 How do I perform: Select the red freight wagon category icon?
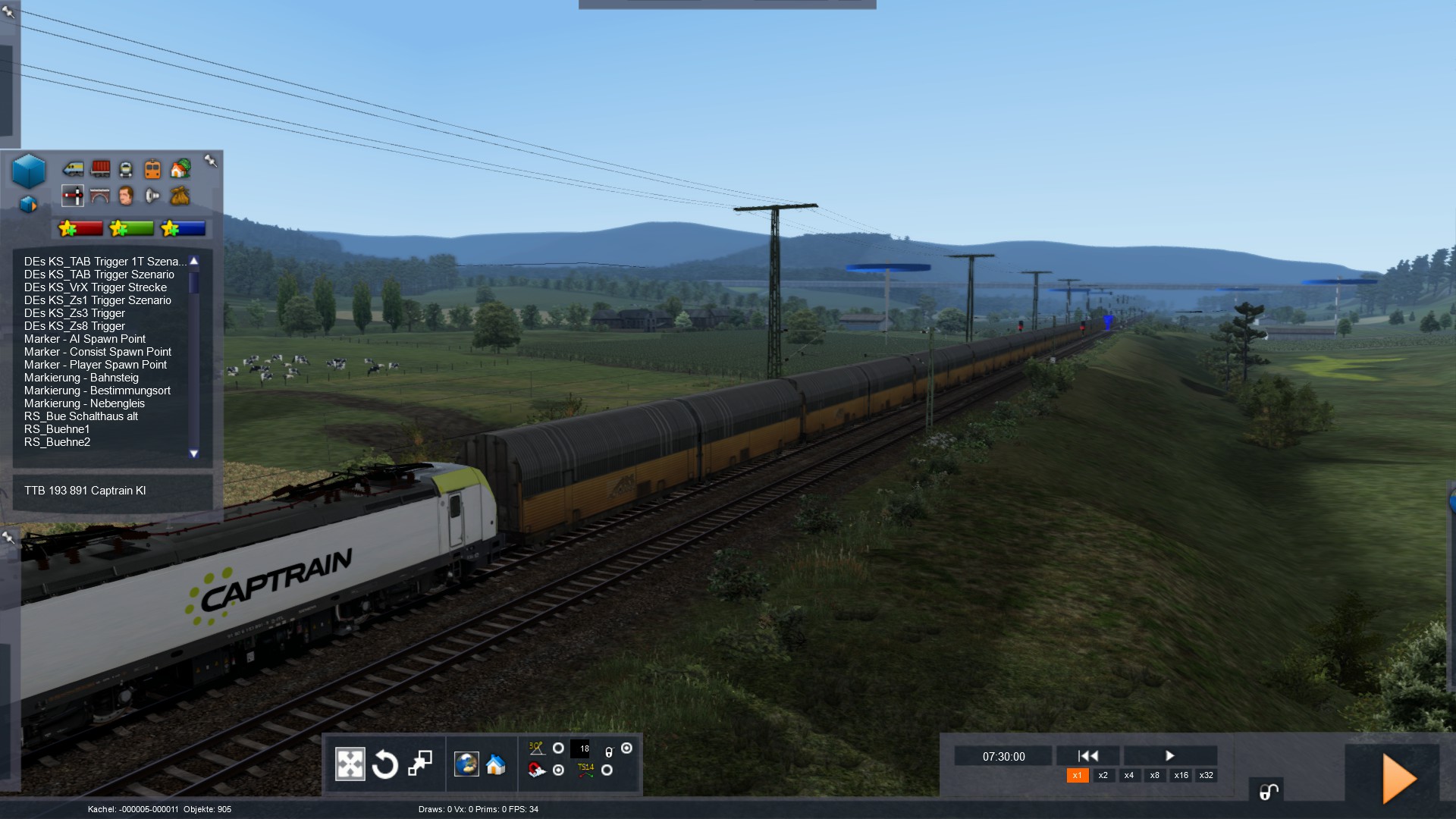100,168
